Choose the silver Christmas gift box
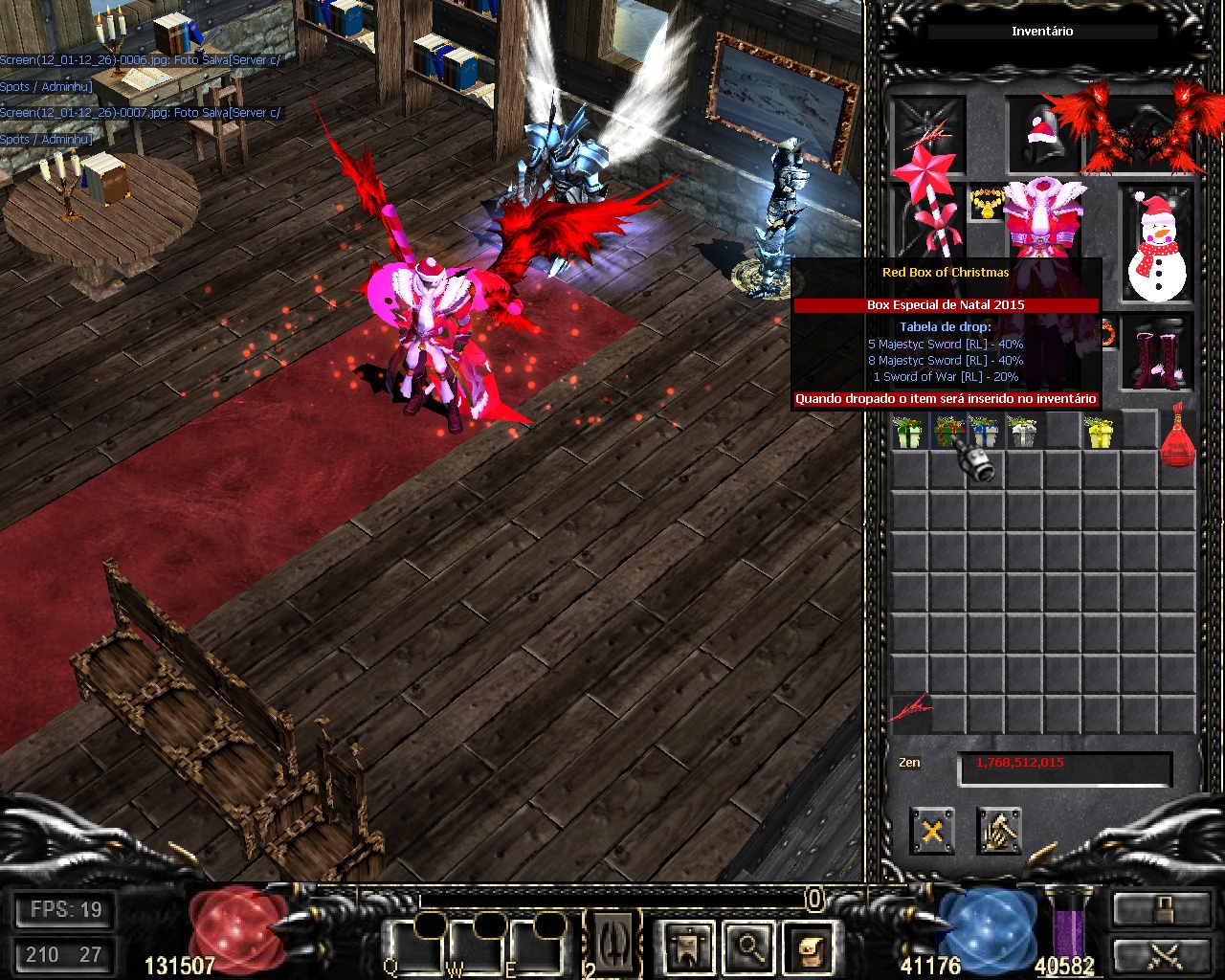 pos(1023,433)
